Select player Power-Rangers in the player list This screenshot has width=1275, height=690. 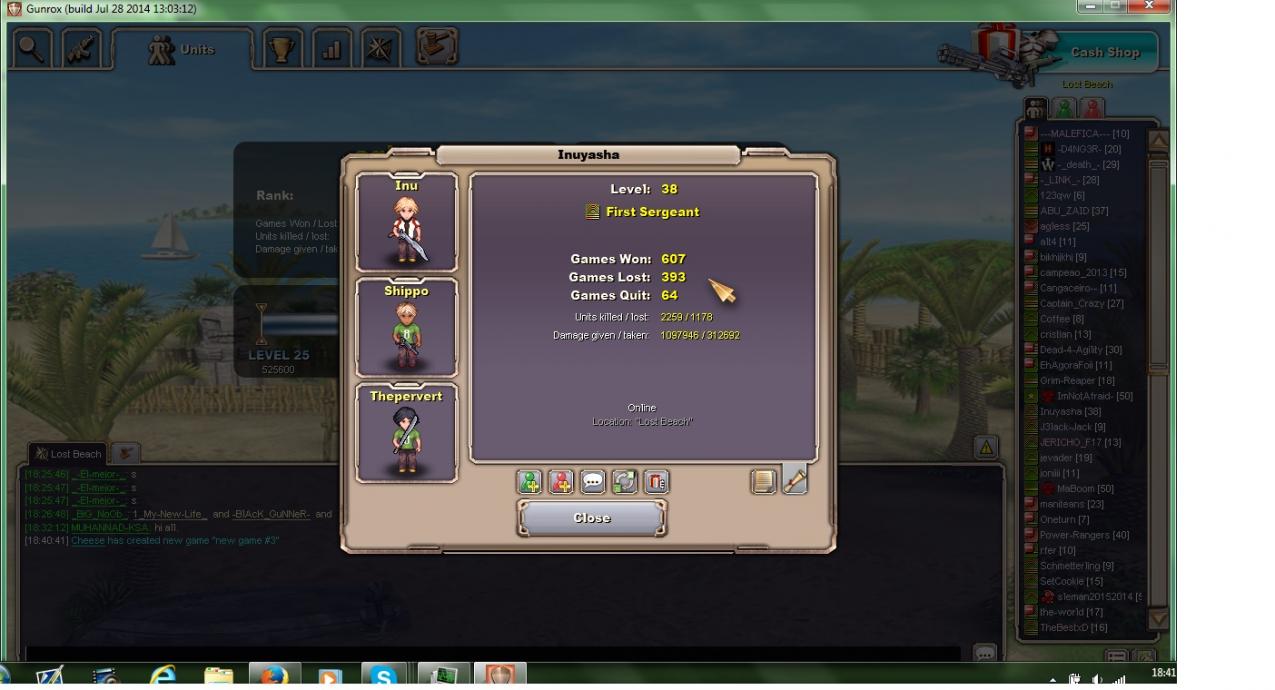tap(1084, 535)
